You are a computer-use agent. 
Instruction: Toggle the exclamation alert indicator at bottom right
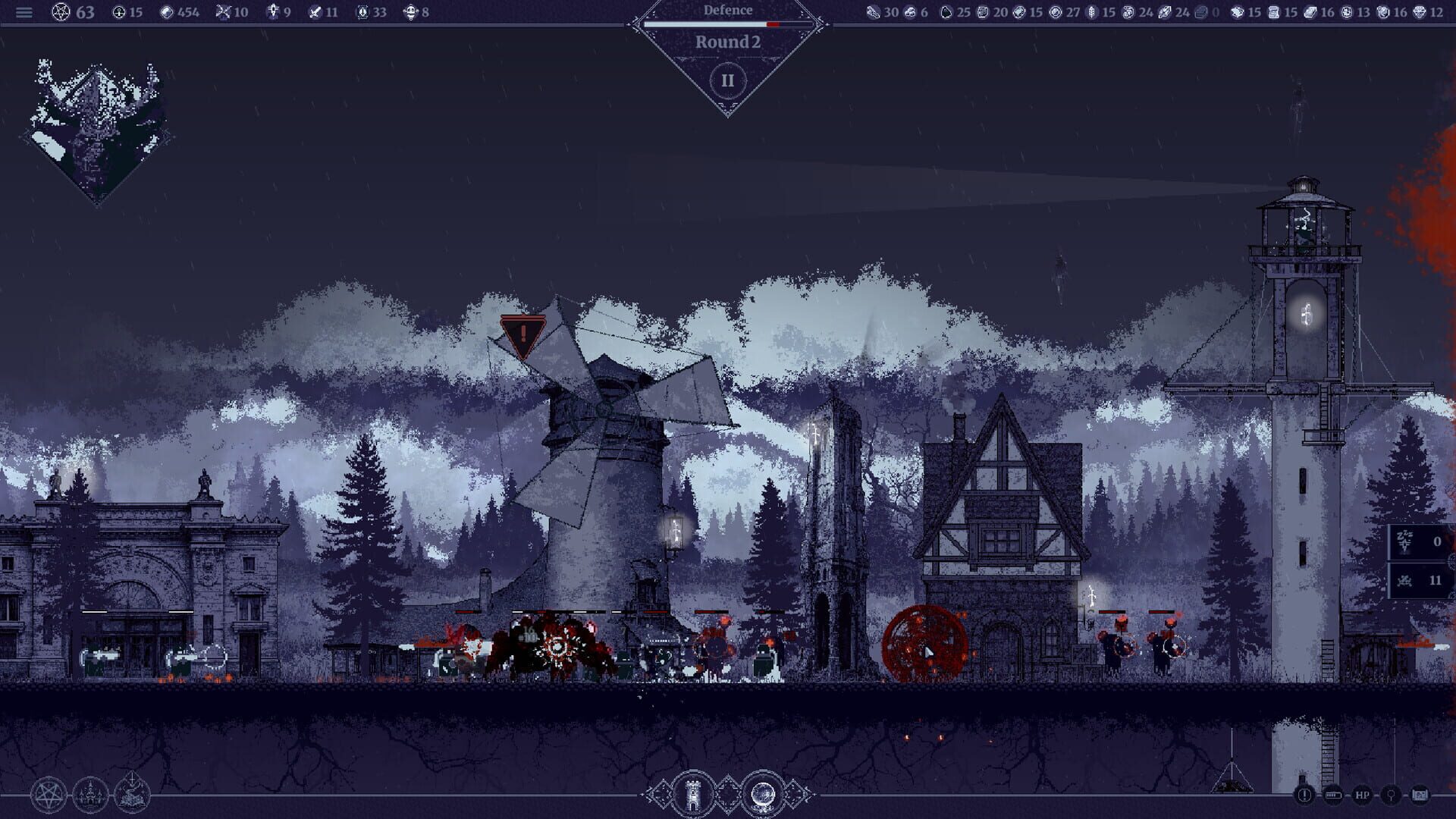[x=1305, y=795]
